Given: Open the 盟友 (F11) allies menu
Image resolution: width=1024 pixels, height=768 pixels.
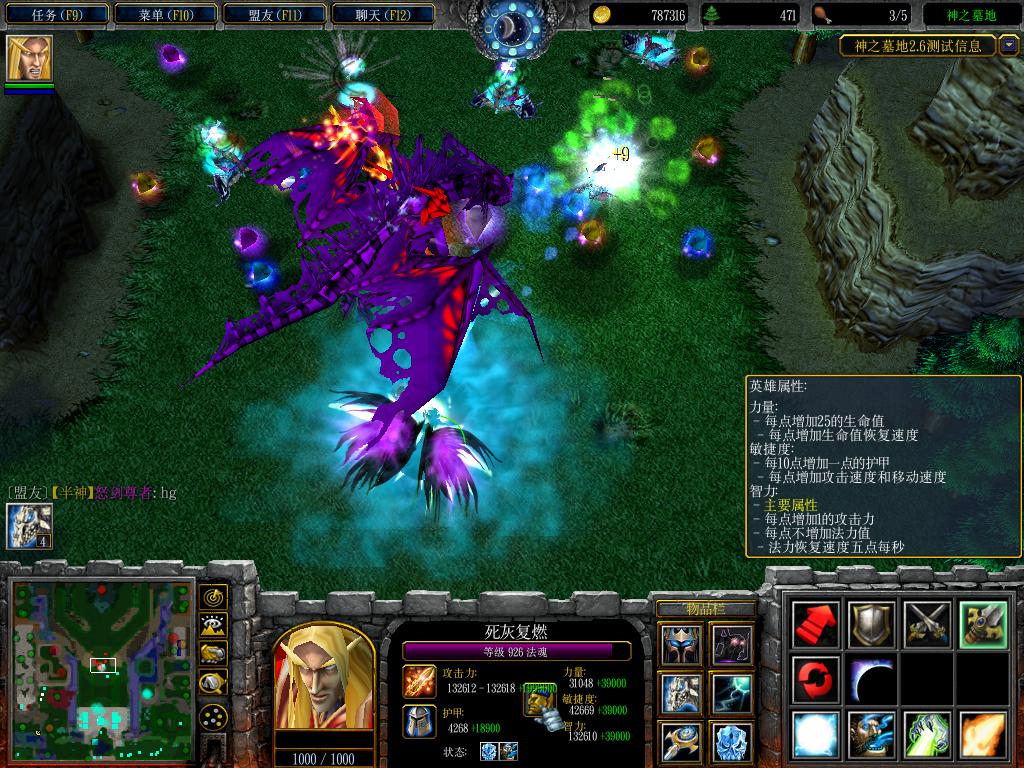Looking at the screenshot, I should (274, 15).
